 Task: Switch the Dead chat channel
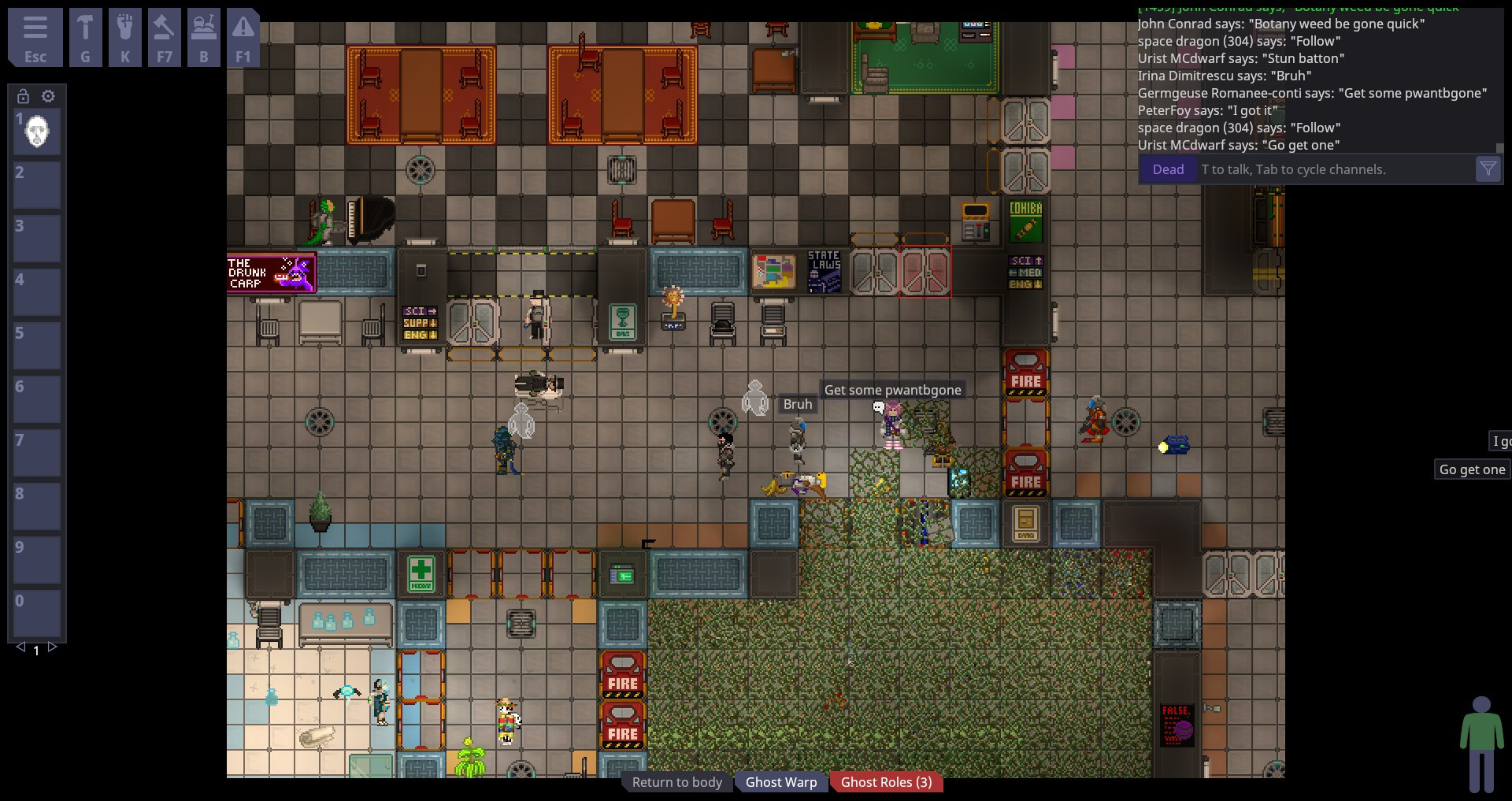1168,169
